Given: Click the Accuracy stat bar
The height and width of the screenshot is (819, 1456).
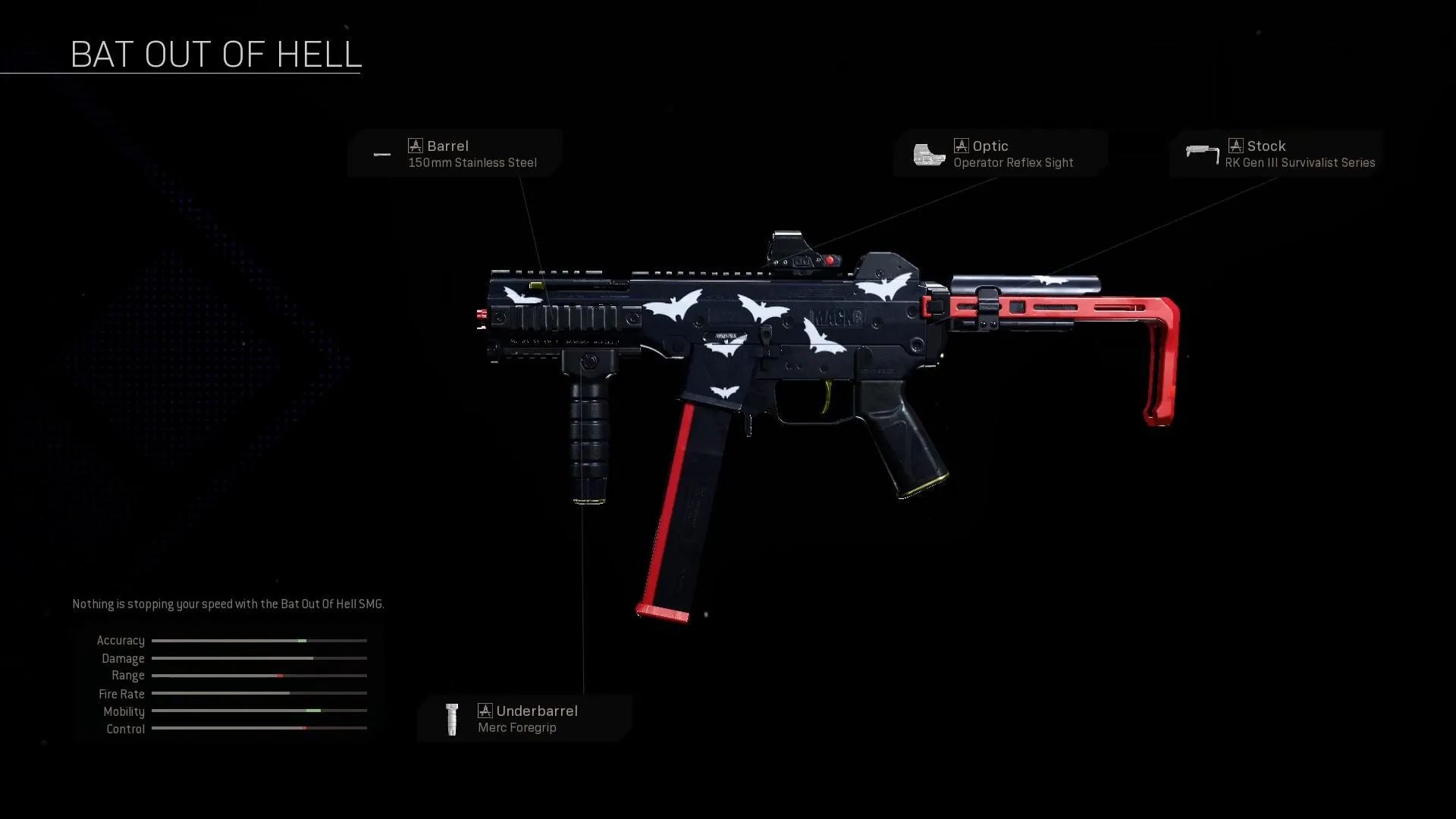Looking at the screenshot, I should [x=259, y=641].
